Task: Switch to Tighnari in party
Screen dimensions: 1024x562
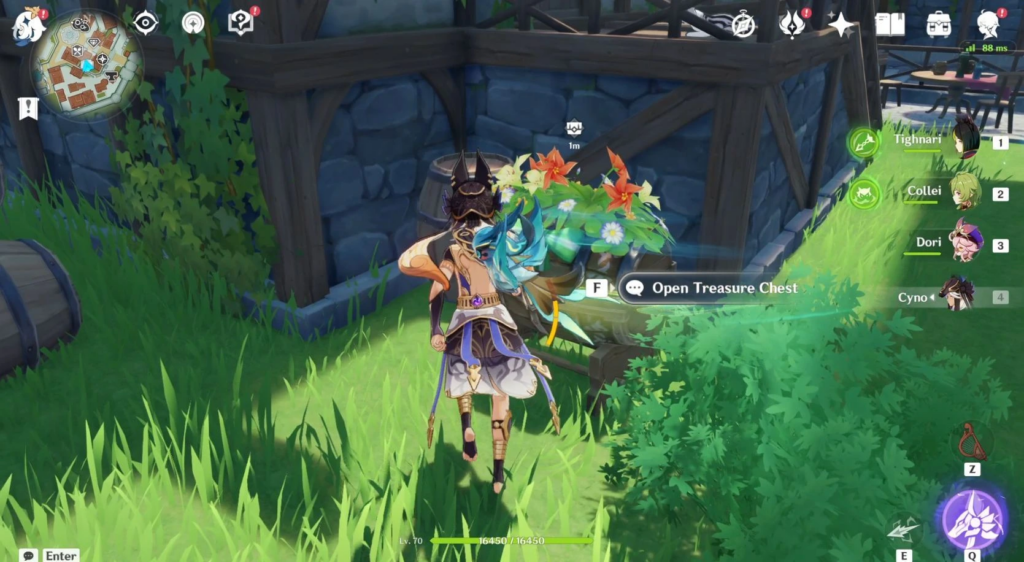Action: [x=964, y=141]
